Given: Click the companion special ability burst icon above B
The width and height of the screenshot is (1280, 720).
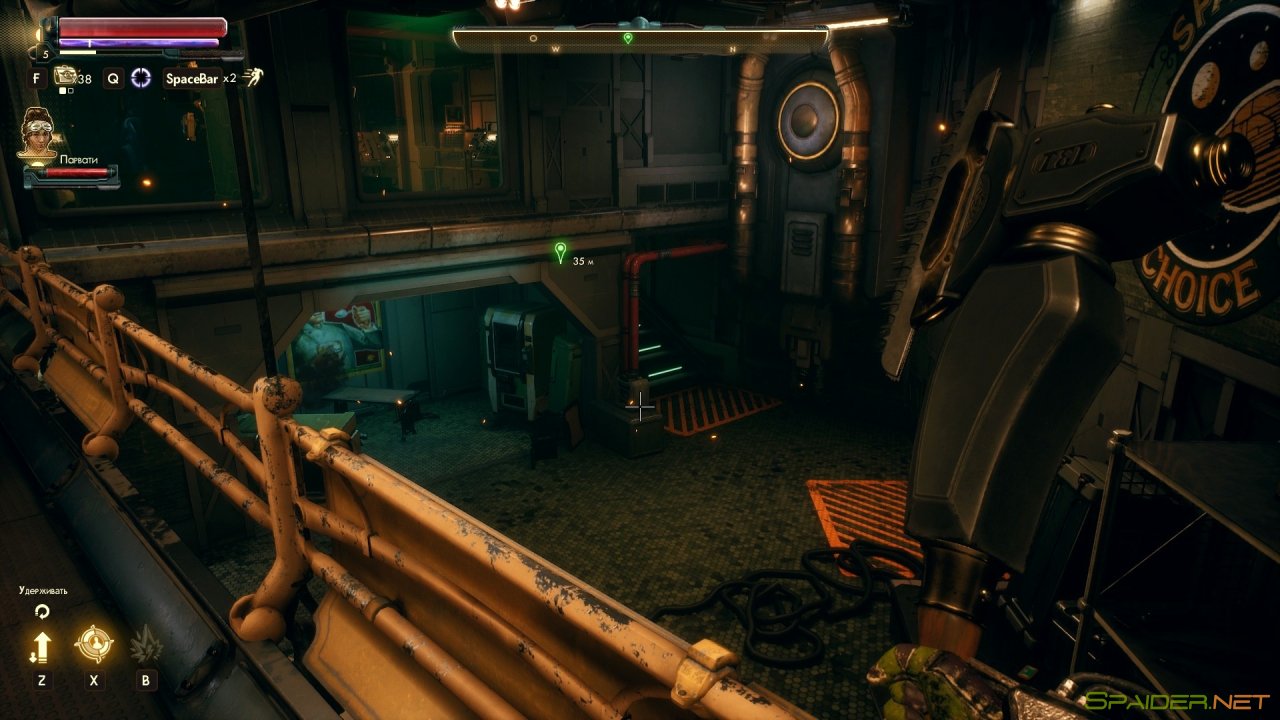Looking at the screenshot, I should point(146,645).
